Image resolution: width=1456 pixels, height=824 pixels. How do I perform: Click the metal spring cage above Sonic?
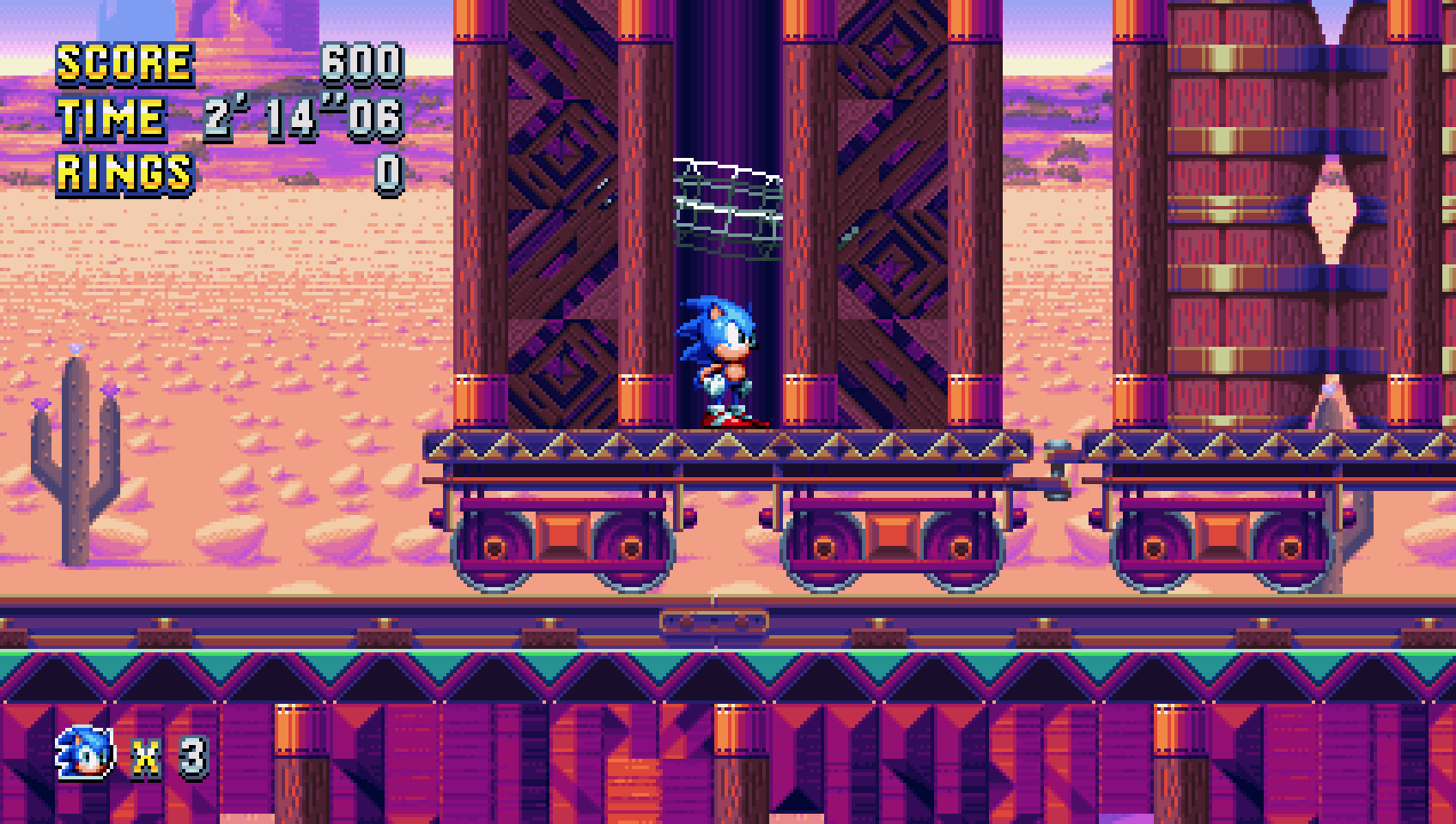click(x=730, y=206)
